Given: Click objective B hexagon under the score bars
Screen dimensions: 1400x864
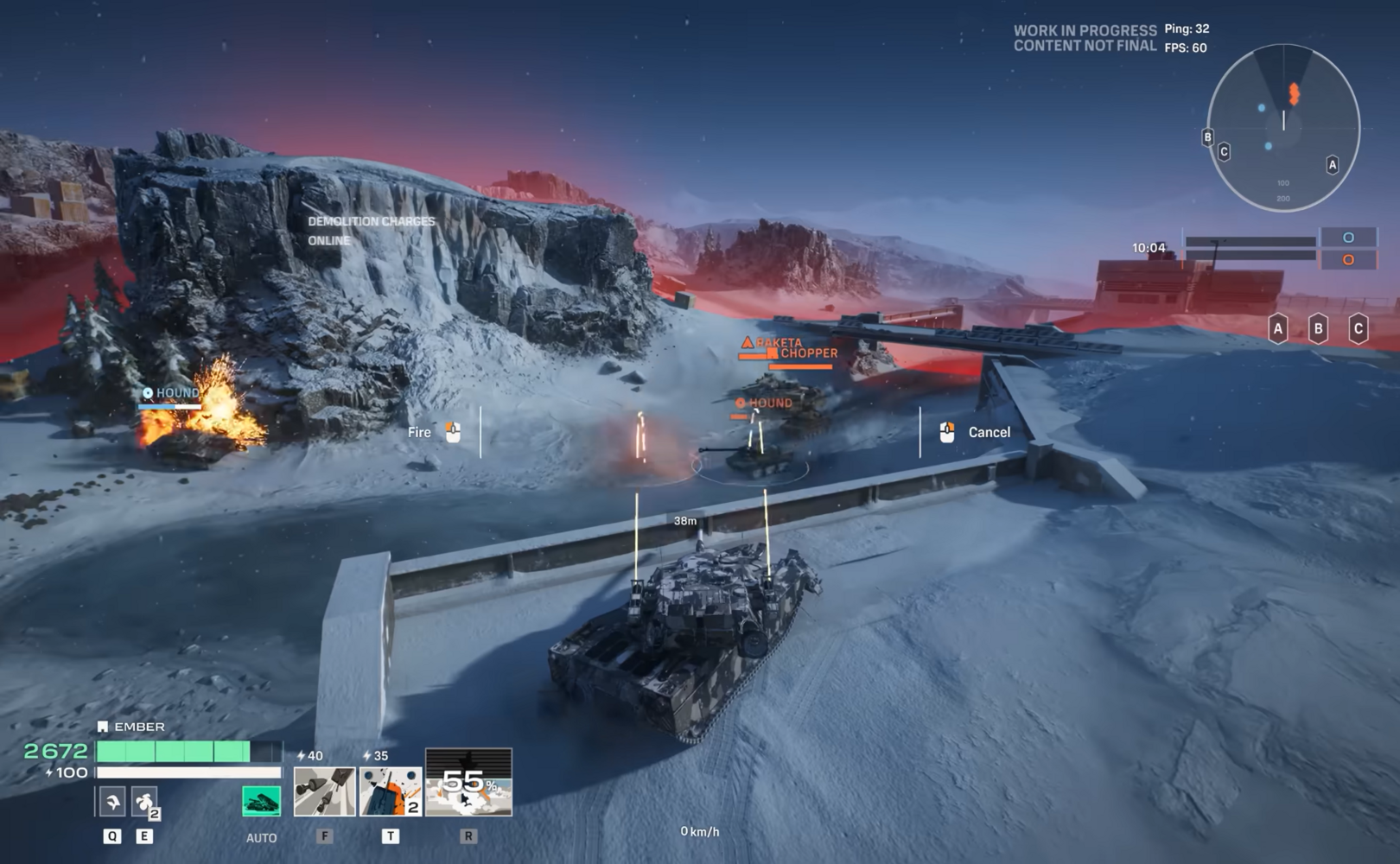Looking at the screenshot, I should (x=1318, y=328).
